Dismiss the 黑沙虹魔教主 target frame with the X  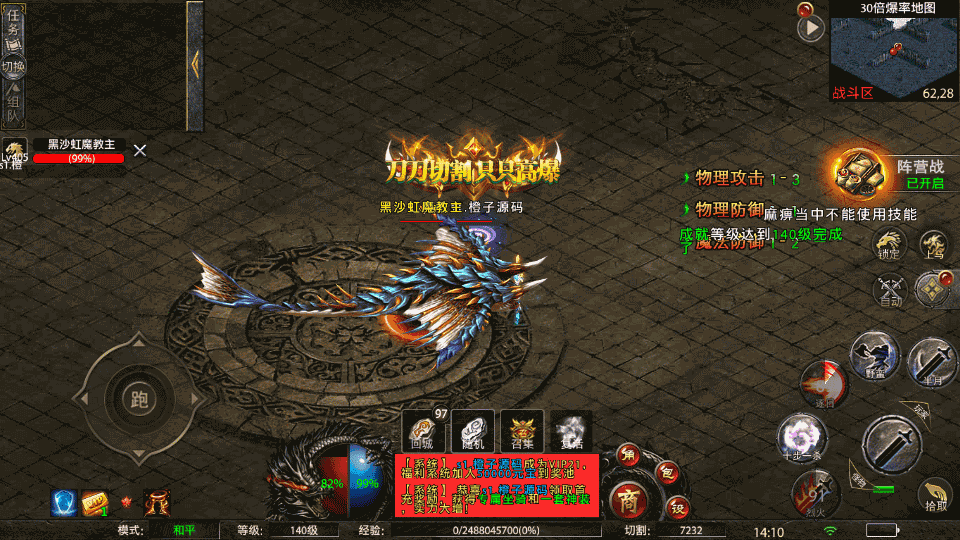pyautogui.click(x=140, y=150)
